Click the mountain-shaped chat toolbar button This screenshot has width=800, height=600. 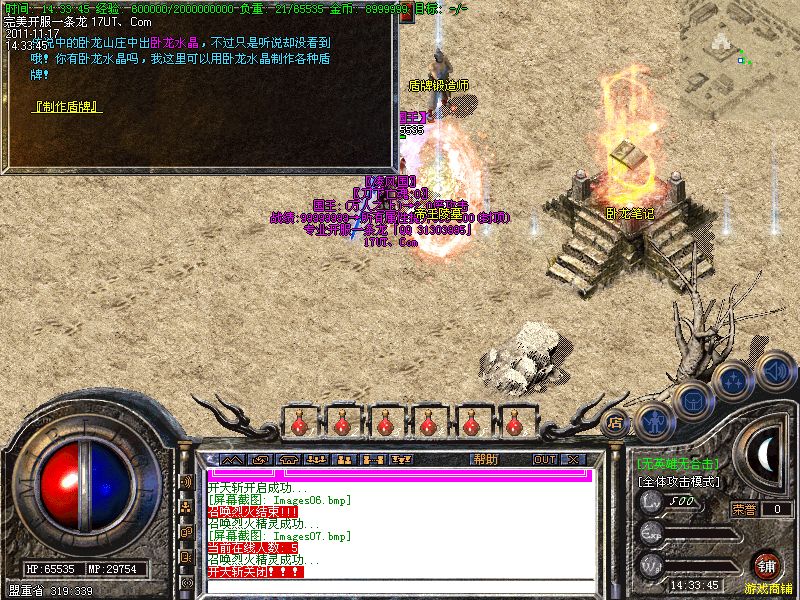click(231, 459)
